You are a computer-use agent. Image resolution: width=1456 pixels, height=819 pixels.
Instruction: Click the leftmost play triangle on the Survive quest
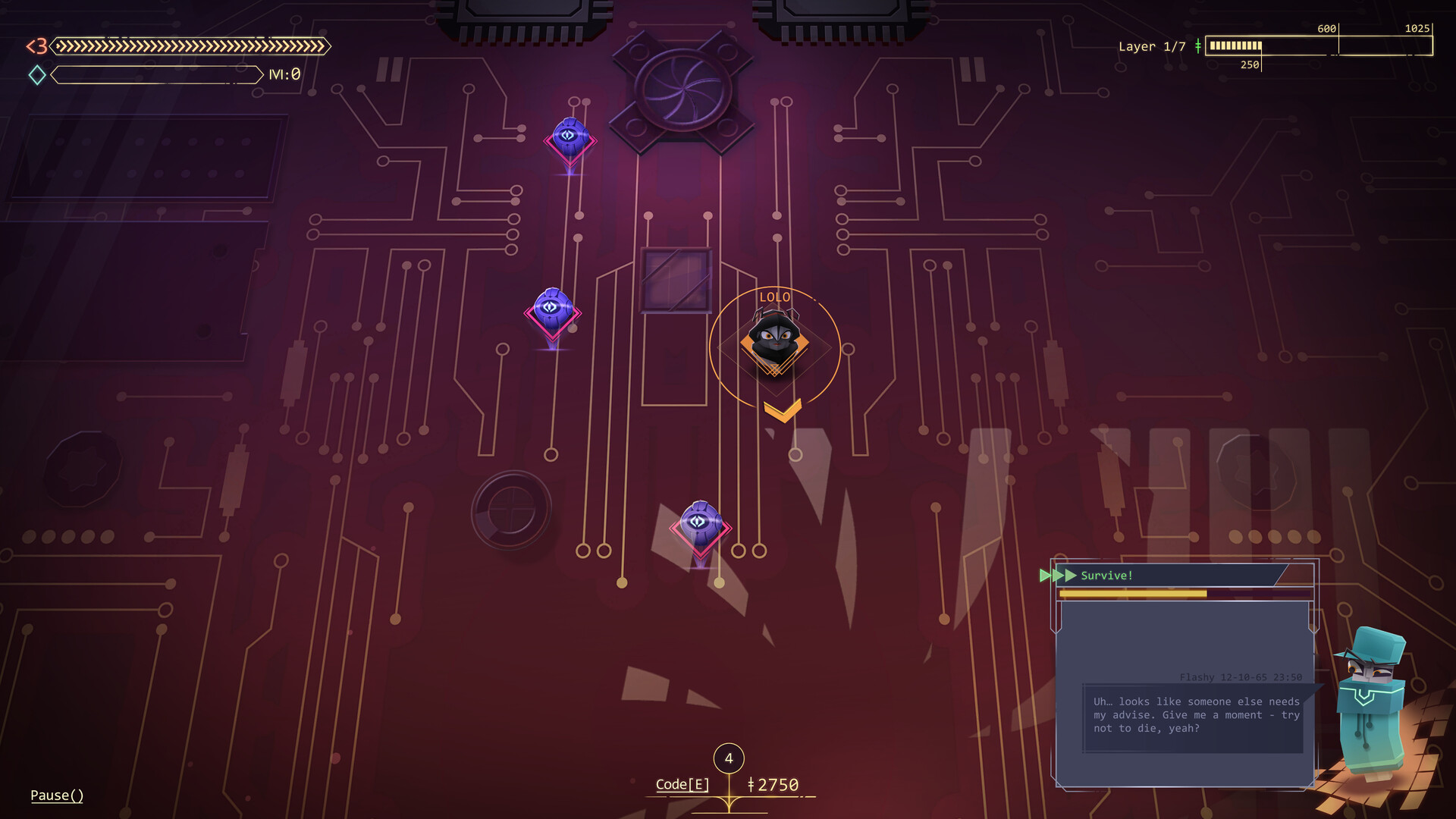pyautogui.click(x=1047, y=575)
